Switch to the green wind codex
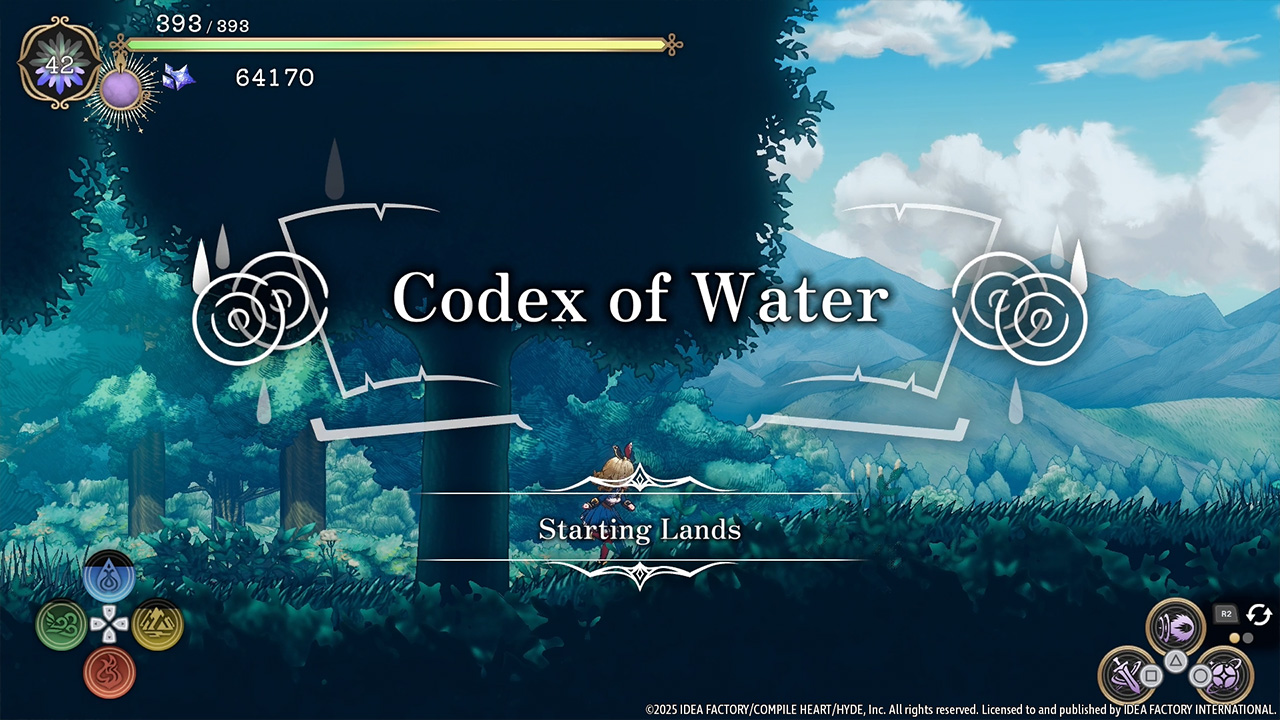 [x=61, y=625]
